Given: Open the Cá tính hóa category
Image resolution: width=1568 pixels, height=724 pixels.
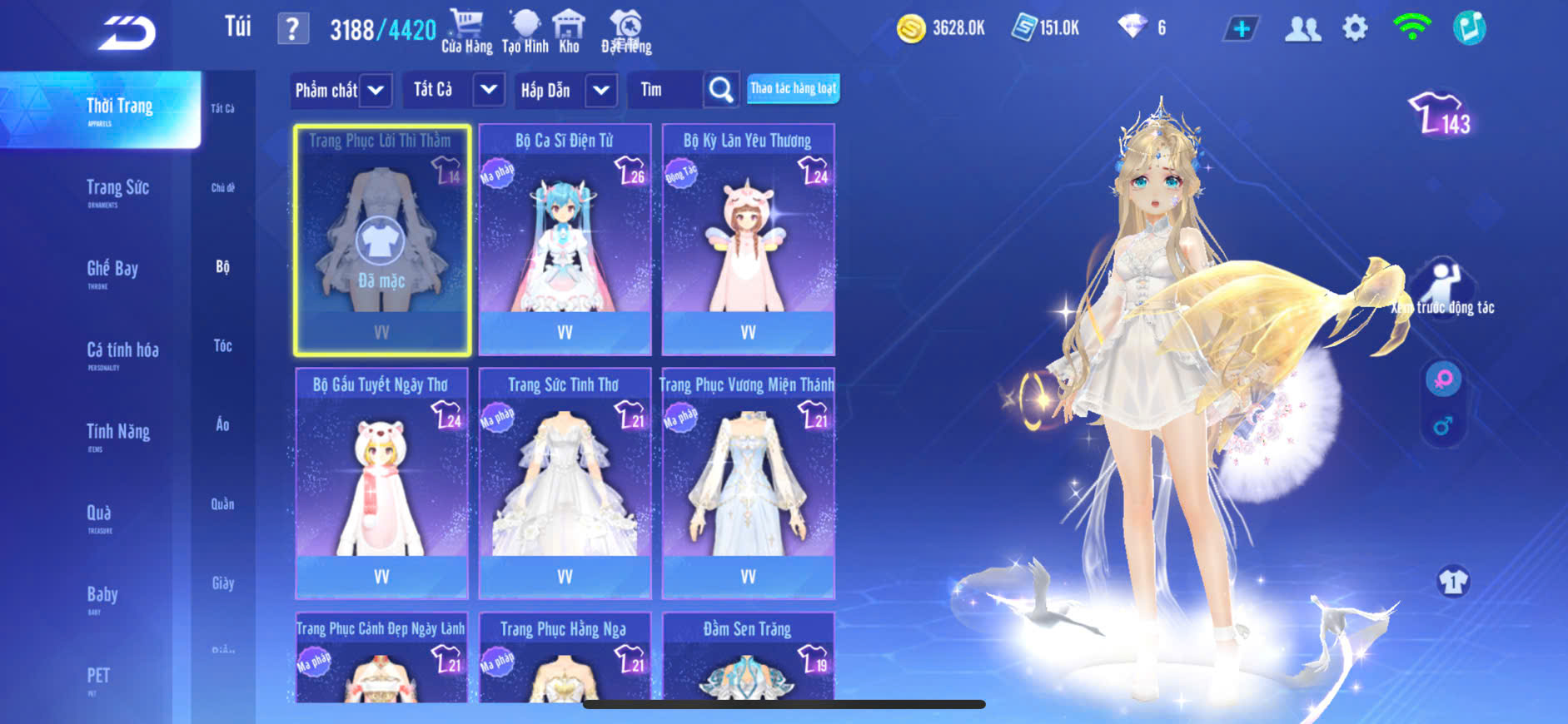Looking at the screenshot, I should [122, 352].
